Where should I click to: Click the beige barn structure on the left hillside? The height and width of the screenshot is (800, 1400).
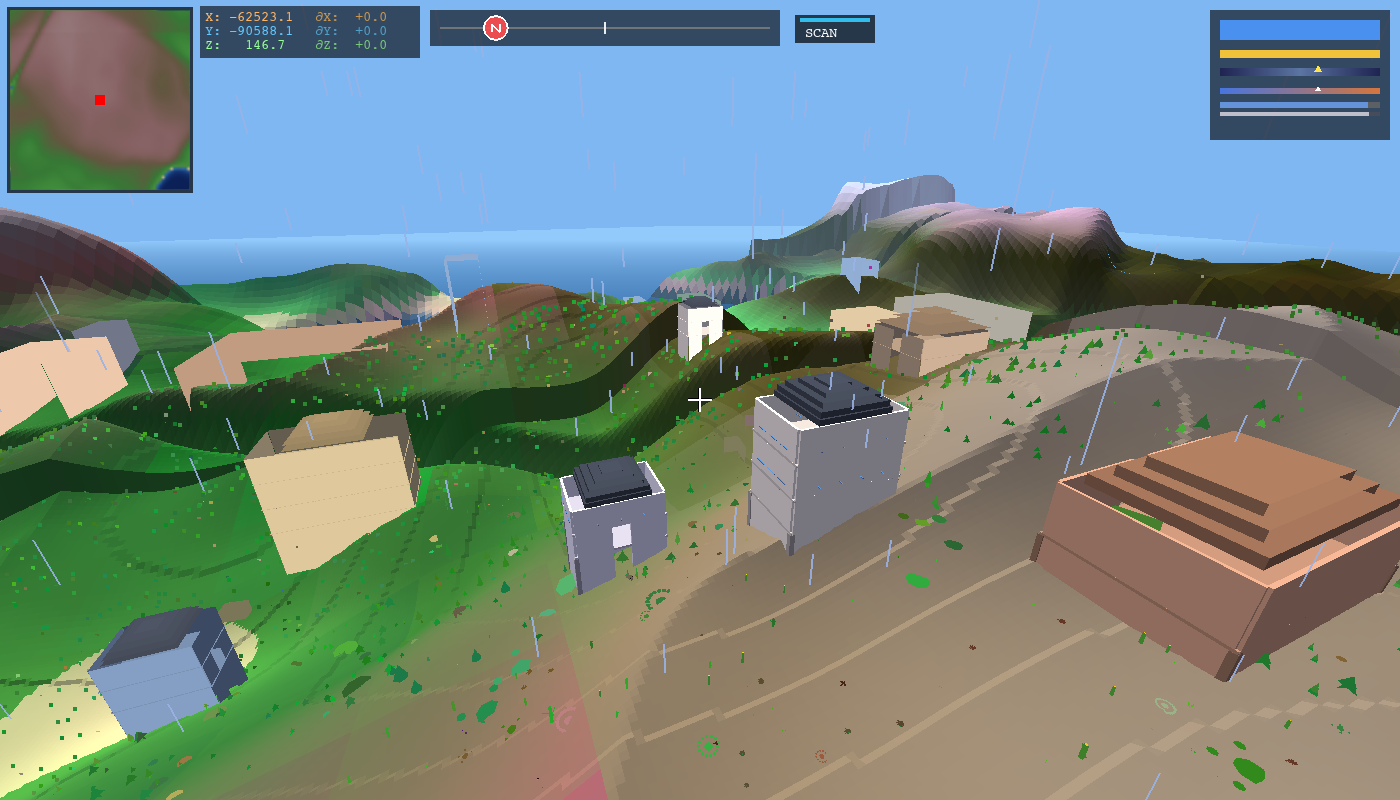click(x=330, y=470)
